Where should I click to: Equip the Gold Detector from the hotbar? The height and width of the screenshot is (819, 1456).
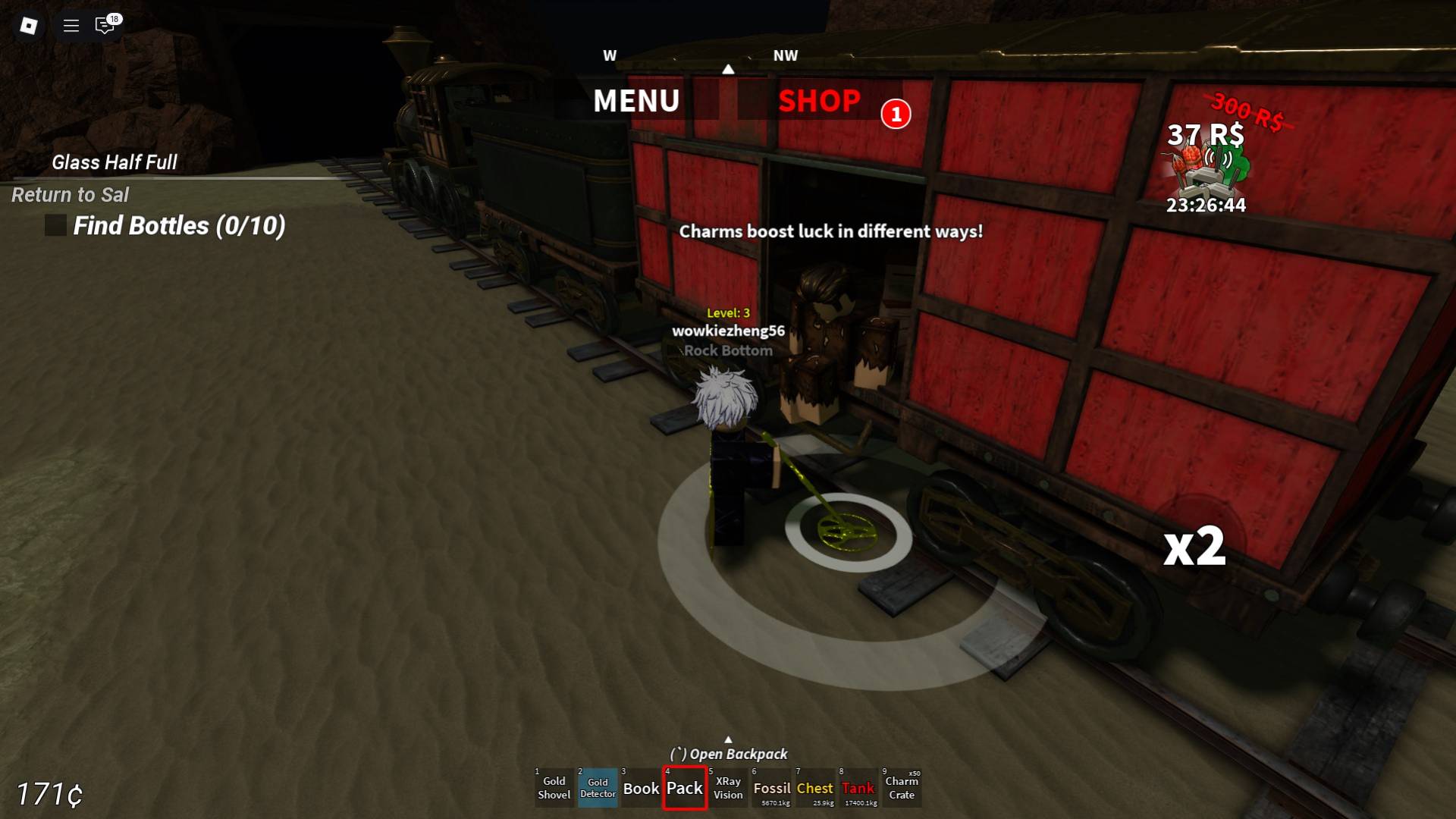click(x=598, y=789)
